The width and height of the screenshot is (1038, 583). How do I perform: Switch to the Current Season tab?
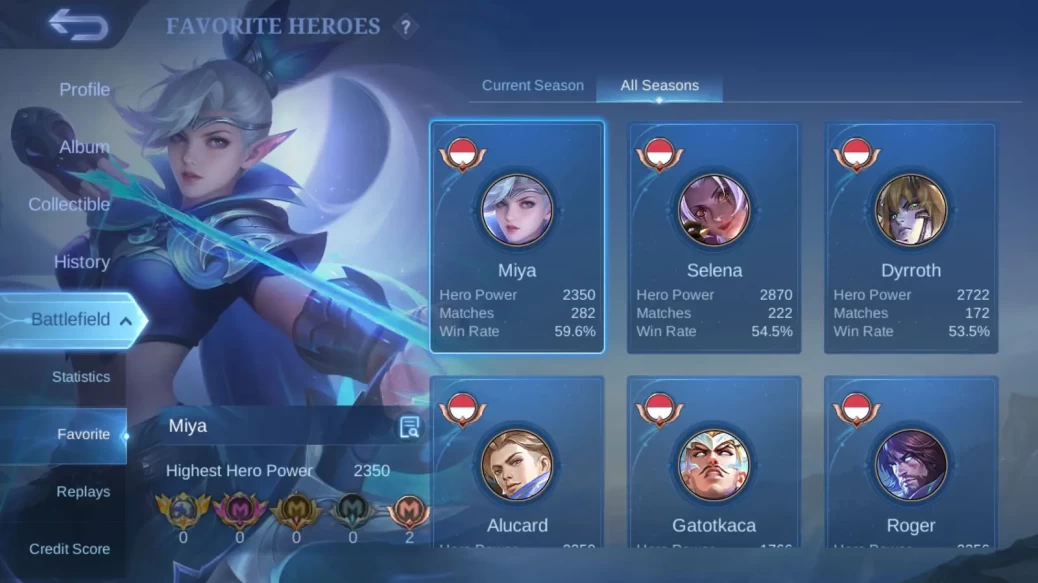click(532, 85)
